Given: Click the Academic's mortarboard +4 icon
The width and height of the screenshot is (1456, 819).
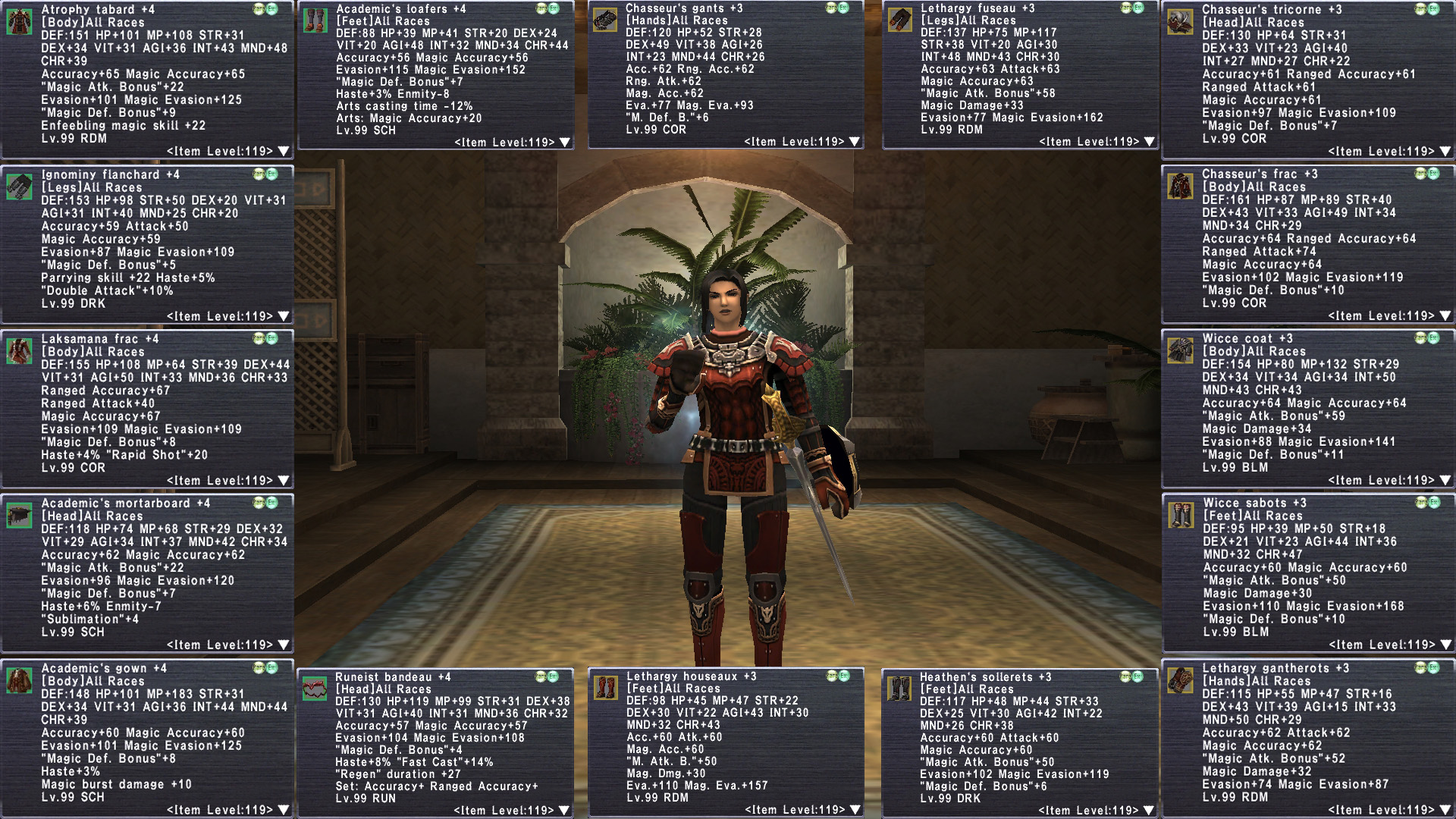Looking at the screenshot, I should click(x=19, y=516).
